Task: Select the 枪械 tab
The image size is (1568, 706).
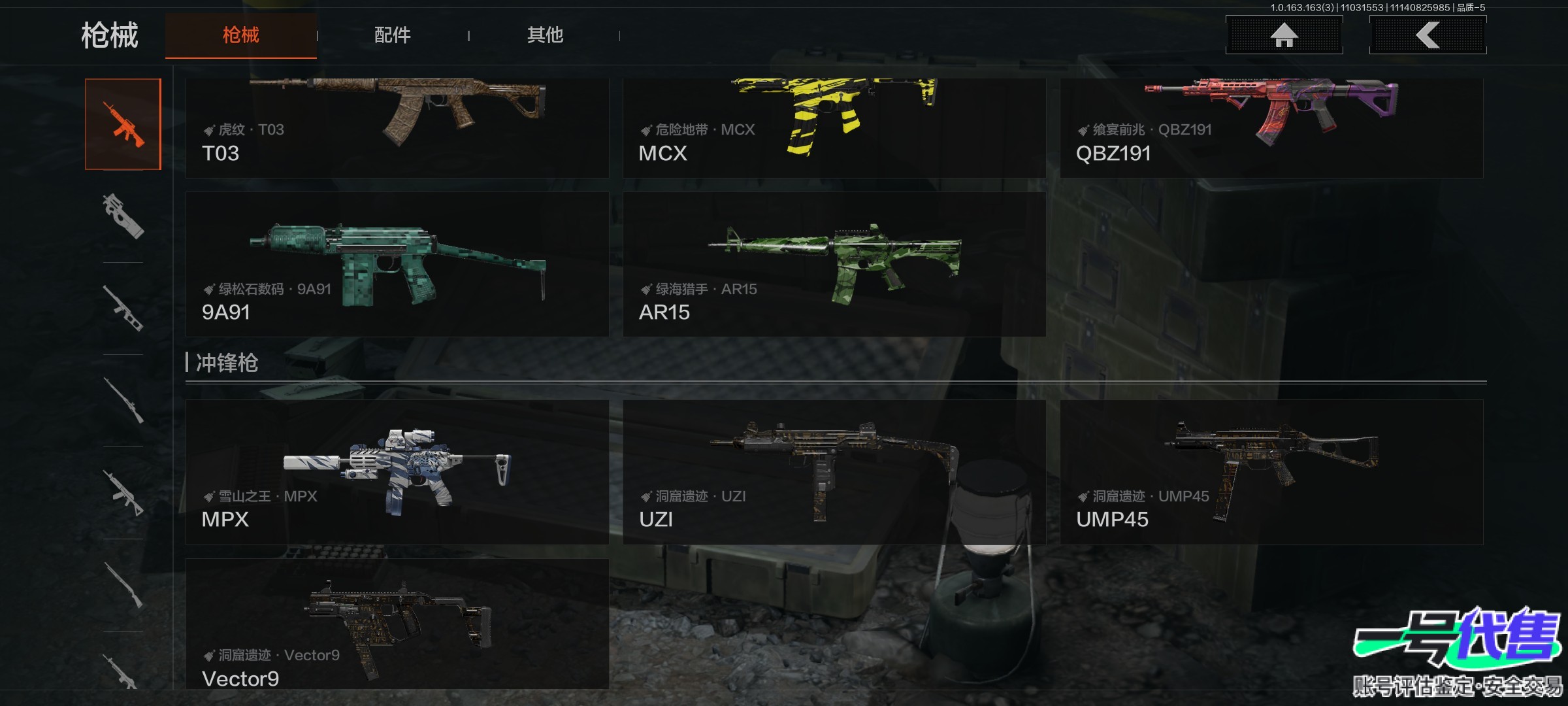Action: 240,35
